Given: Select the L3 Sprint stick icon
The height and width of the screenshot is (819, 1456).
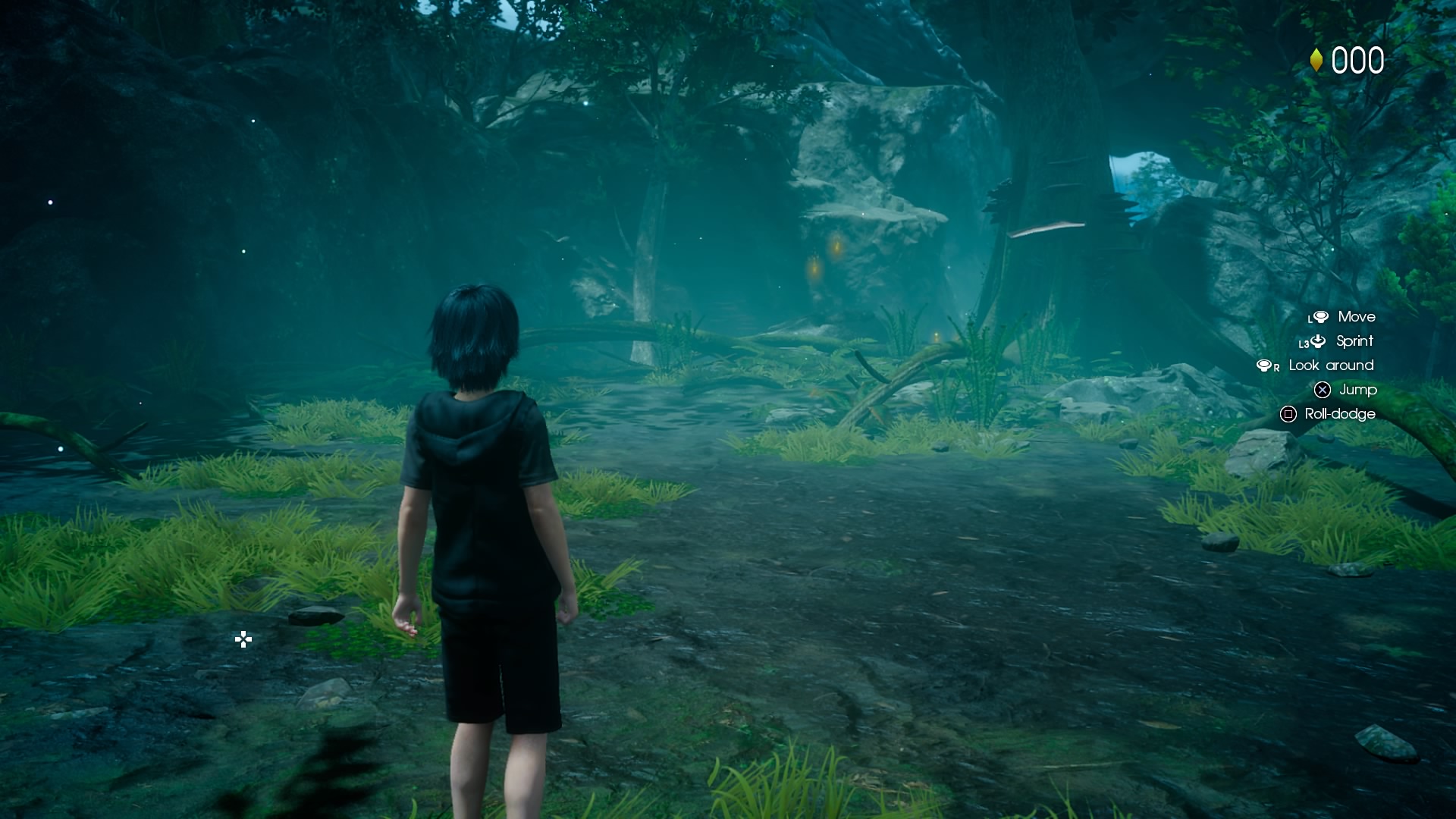Looking at the screenshot, I should coord(1319,341).
